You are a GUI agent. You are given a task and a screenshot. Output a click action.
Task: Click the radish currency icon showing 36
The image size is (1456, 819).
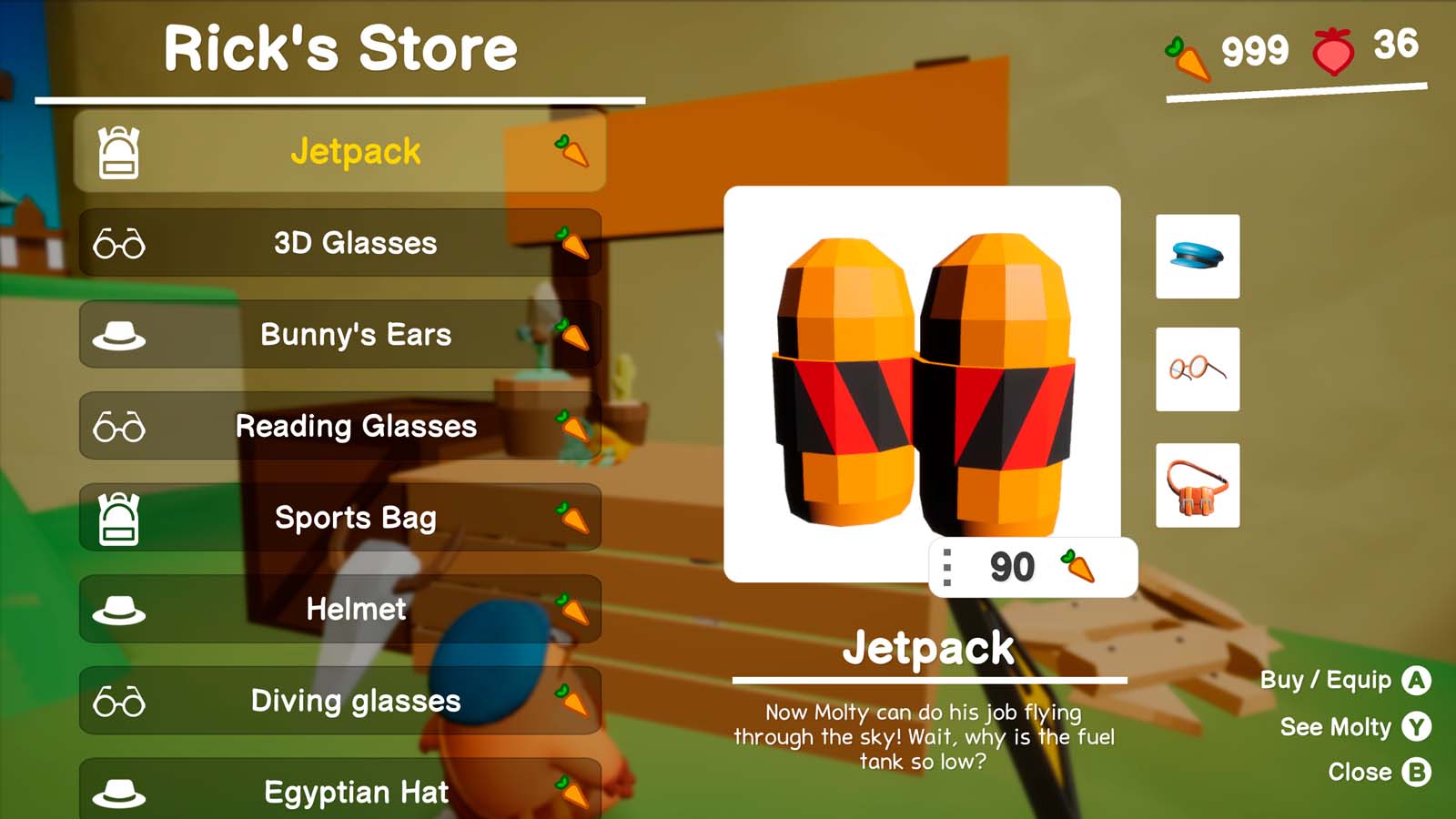click(x=1332, y=52)
